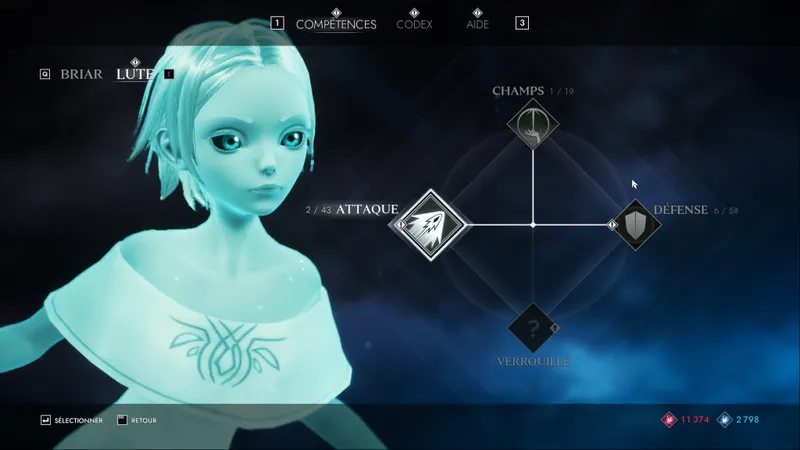This screenshot has height=450, width=800.
Task: Go to the Aide tab
Action: [478, 24]
